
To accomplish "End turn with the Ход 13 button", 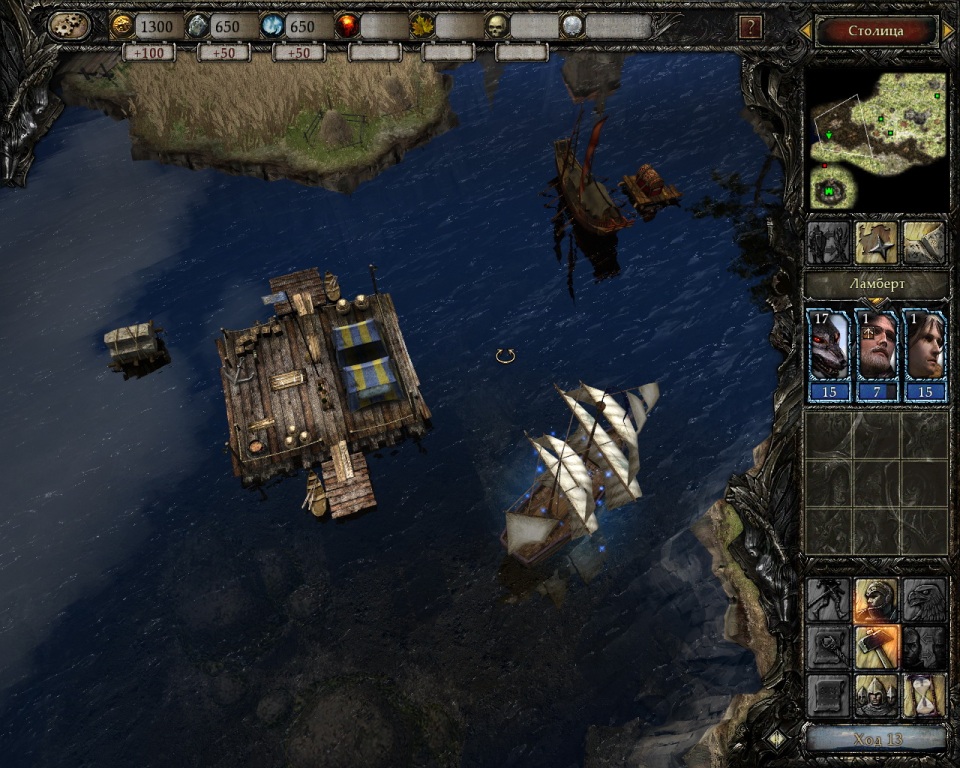I will (x=876, y=740).
